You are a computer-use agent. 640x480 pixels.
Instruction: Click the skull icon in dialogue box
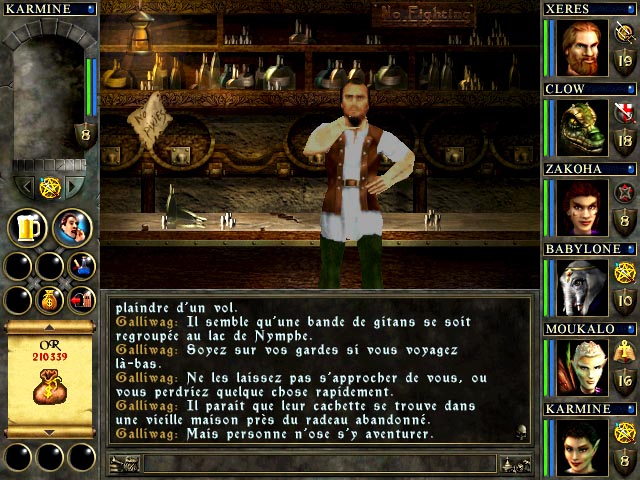522,433
